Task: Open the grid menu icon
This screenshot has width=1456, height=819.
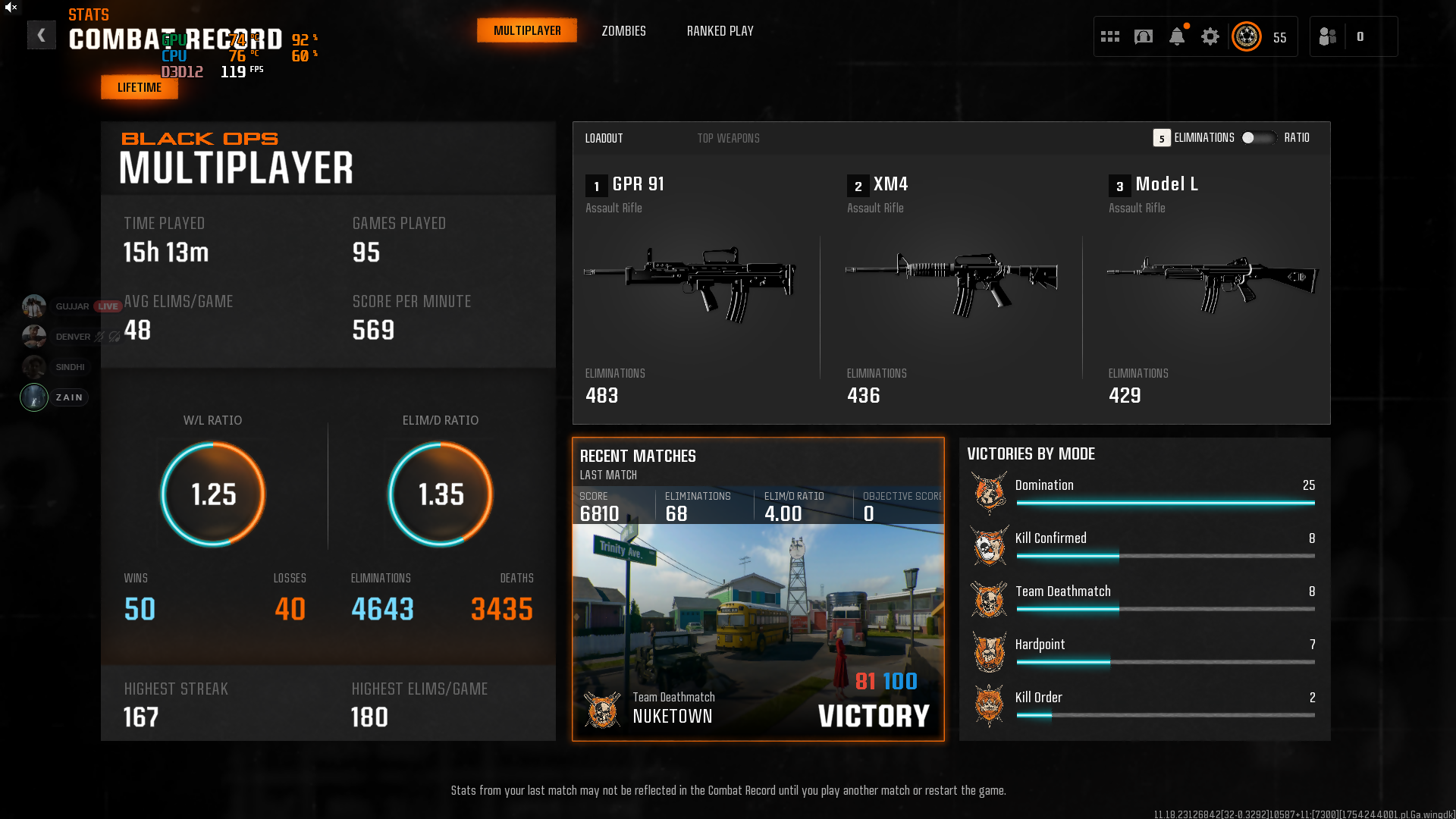Action: coord(1110,36)
